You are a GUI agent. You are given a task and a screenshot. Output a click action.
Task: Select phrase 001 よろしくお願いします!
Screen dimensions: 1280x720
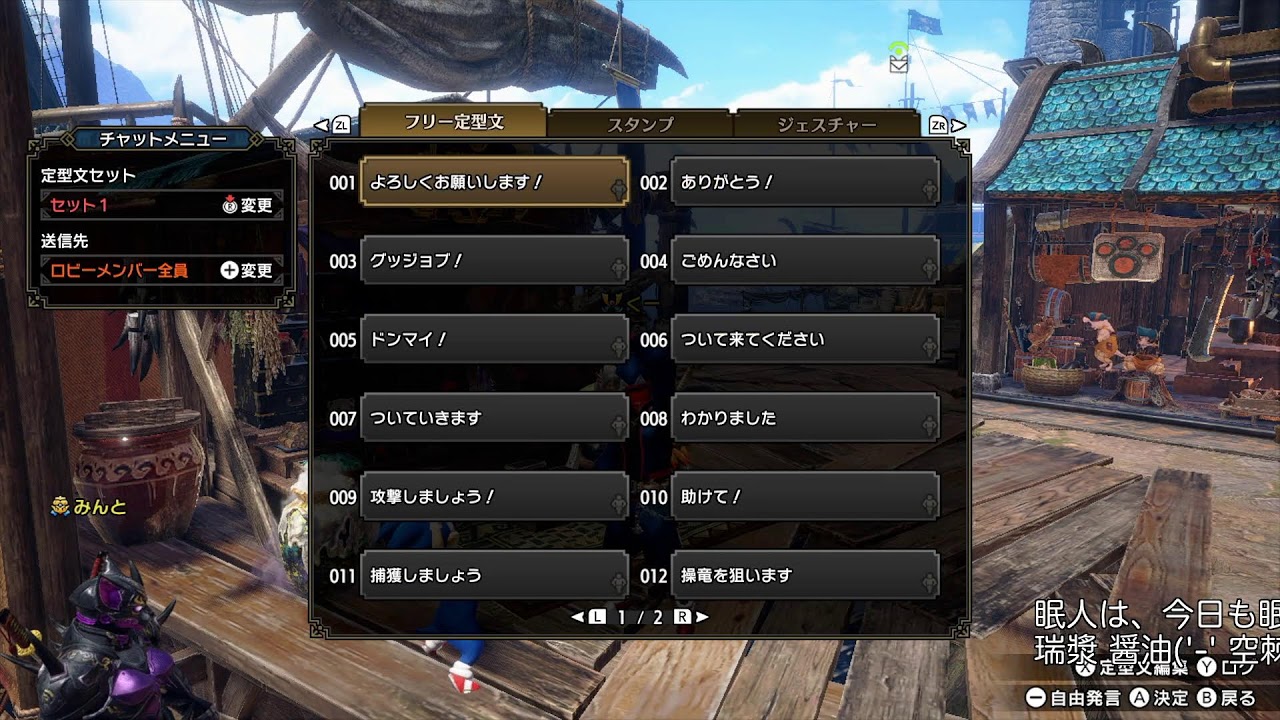[494, 182]
